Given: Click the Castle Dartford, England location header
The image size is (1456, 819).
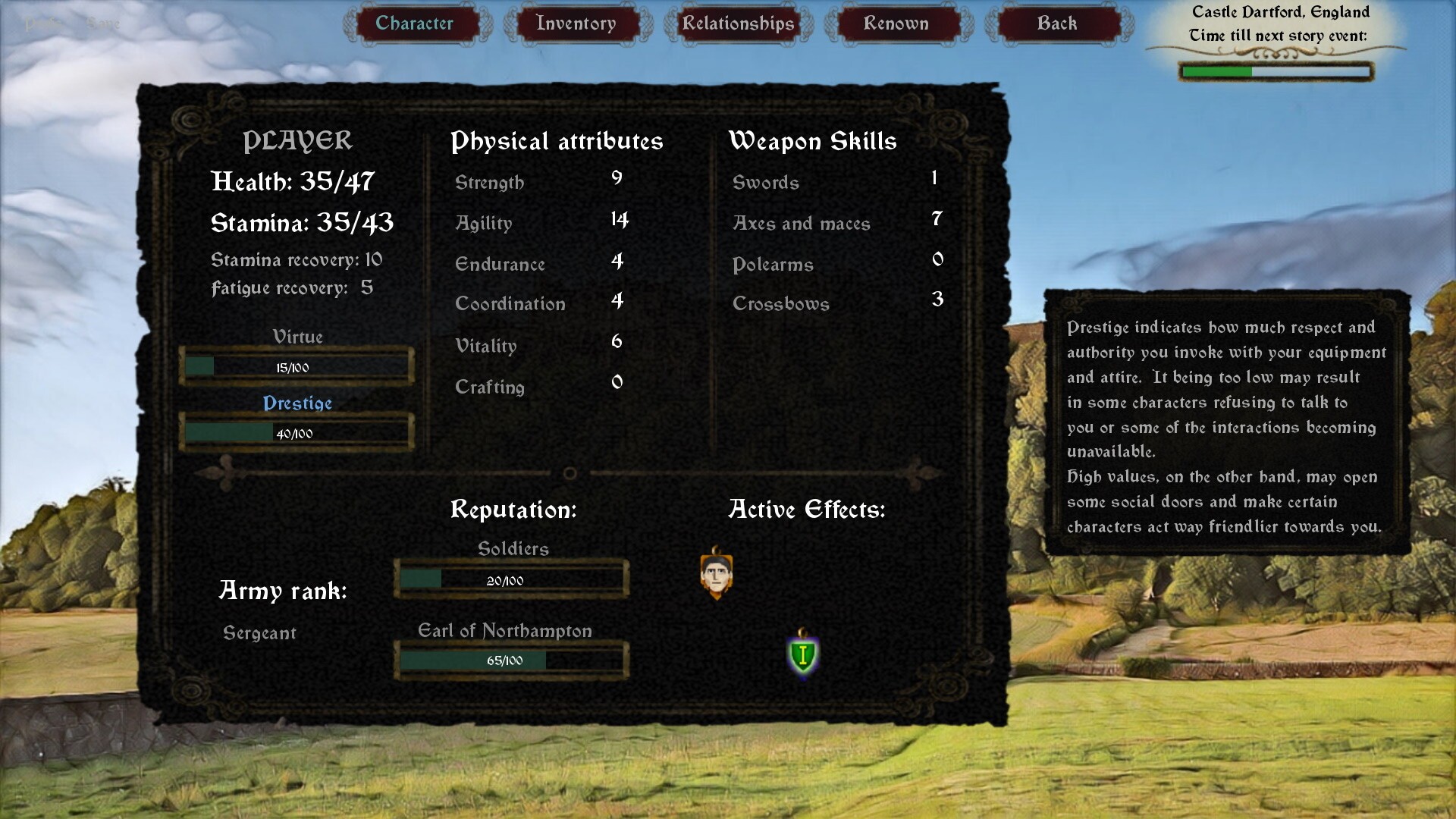Looking at the screenshot, I should (1280, 11).
